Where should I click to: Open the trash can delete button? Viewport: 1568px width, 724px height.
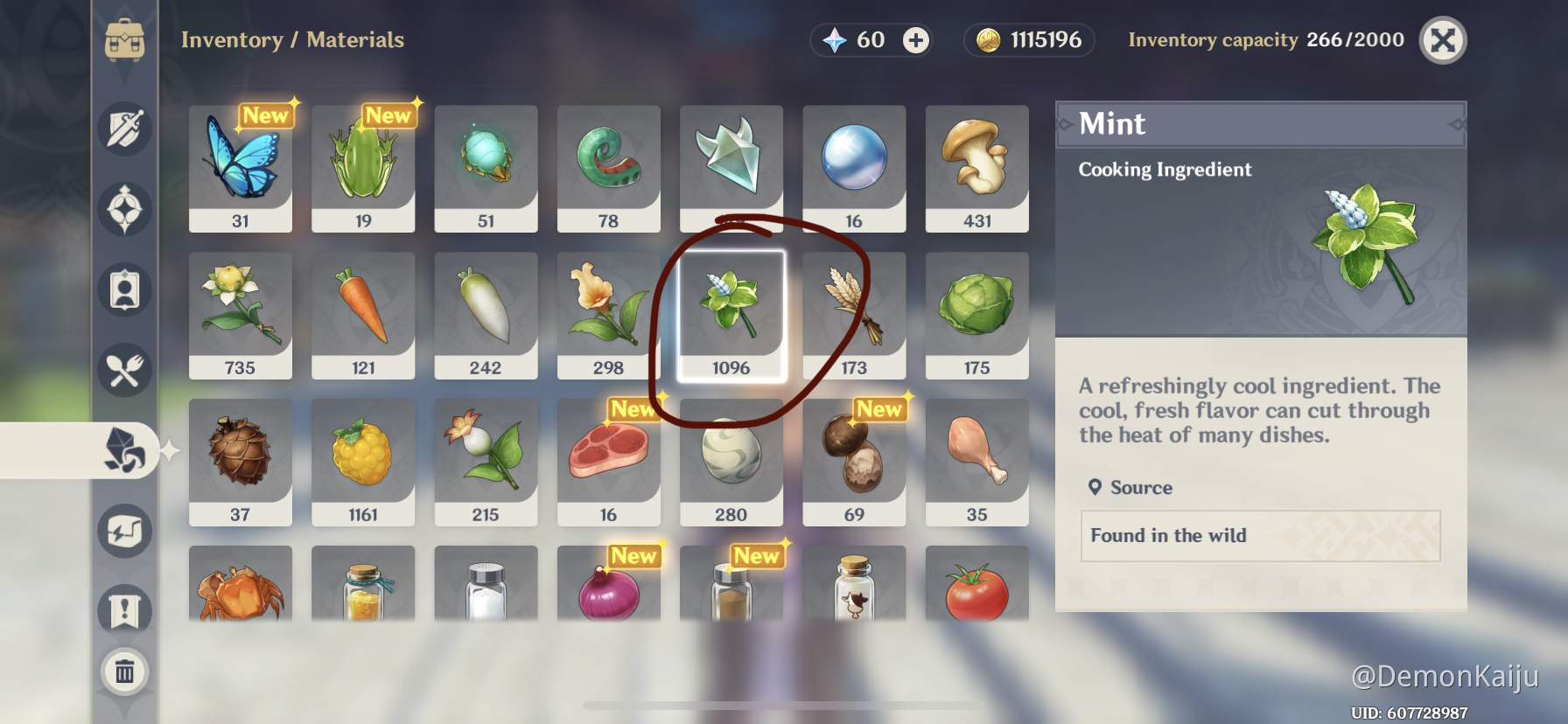125,672
